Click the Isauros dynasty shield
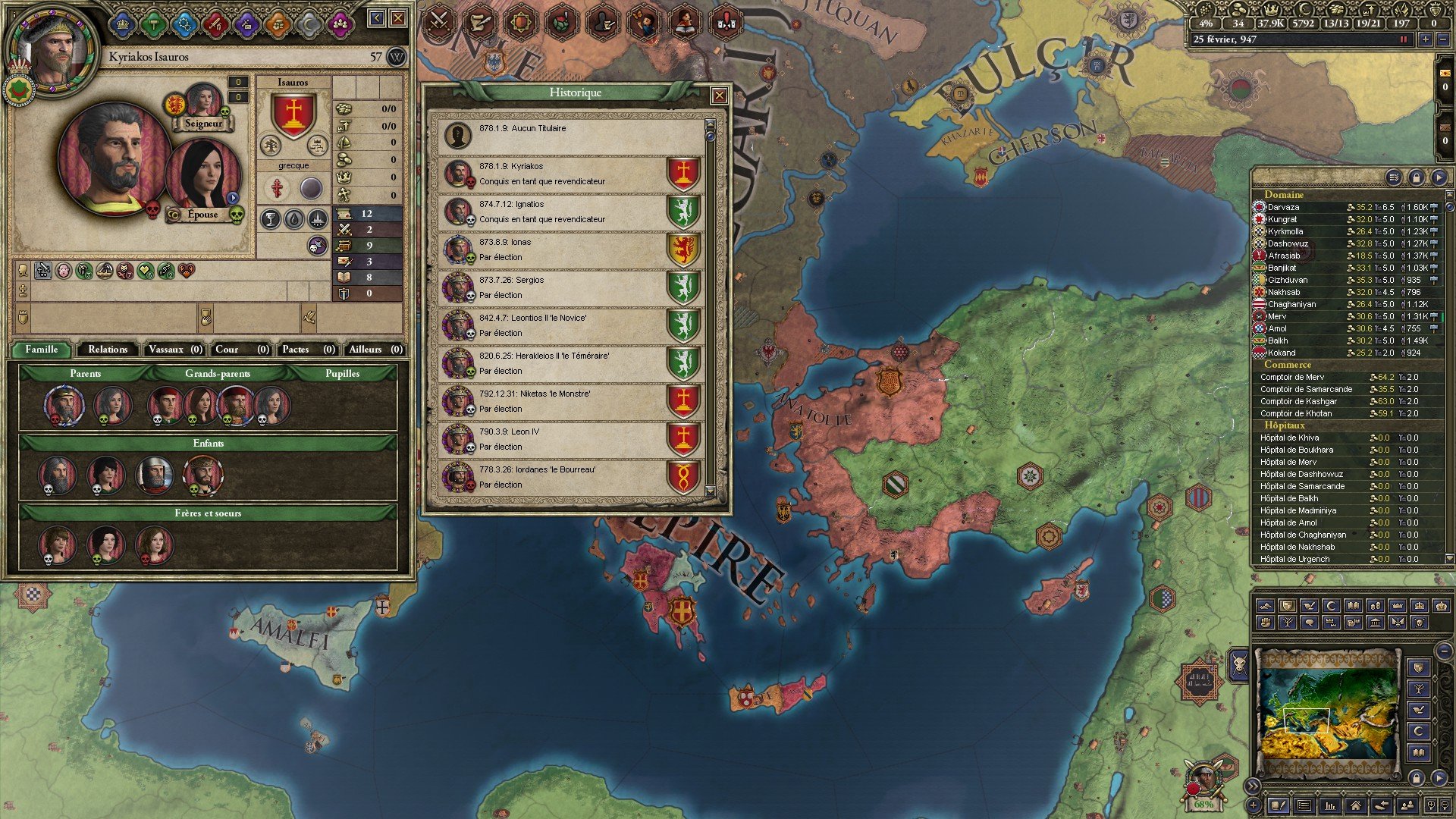Screen dimensions: 1456x819 pyautogui.click(x=293, y=116)
